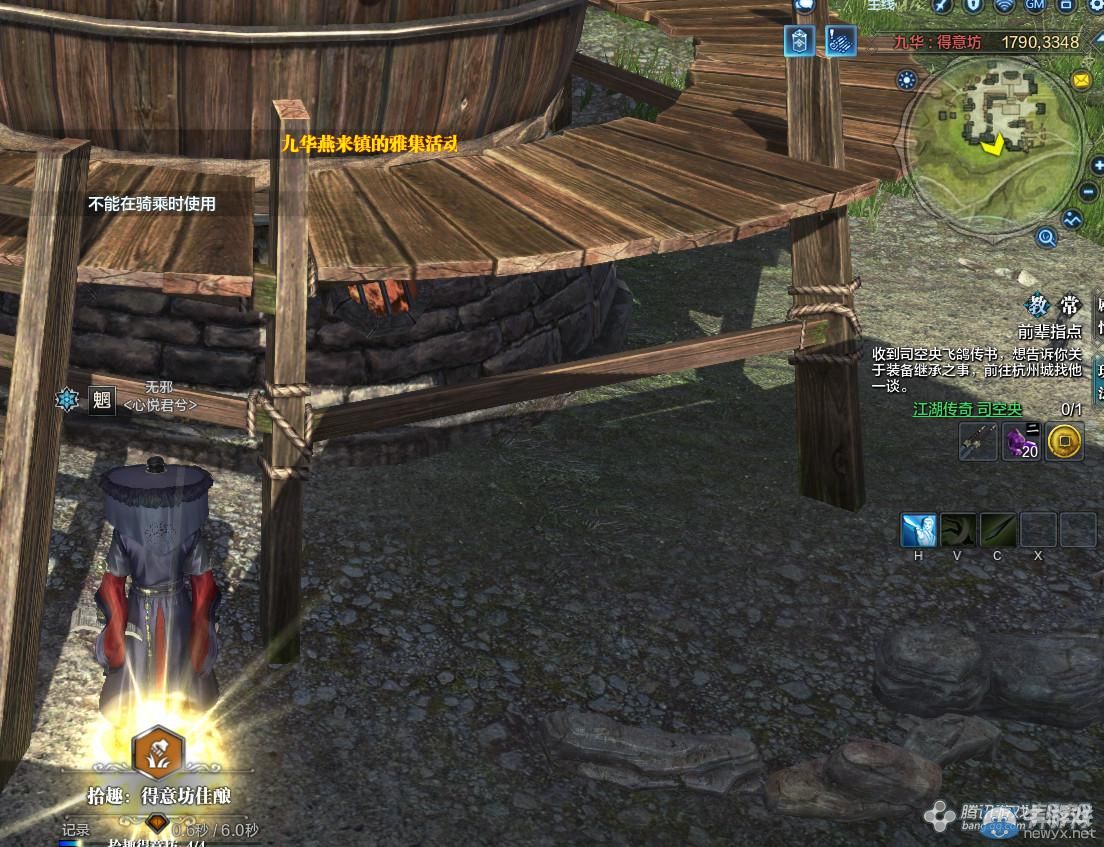Zoom out the minimap with minus button
The height and width of the screenshot is (847, 1104).
[1089, 192]
